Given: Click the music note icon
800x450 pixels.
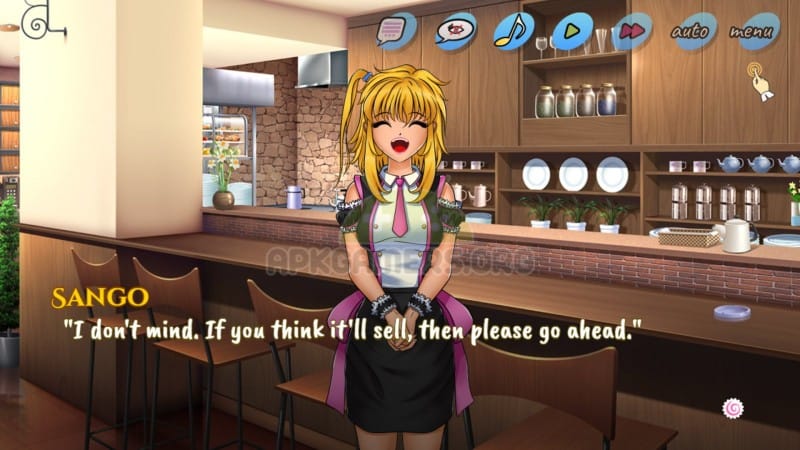Looking at the screenshot, I should (x=514, y=31).
